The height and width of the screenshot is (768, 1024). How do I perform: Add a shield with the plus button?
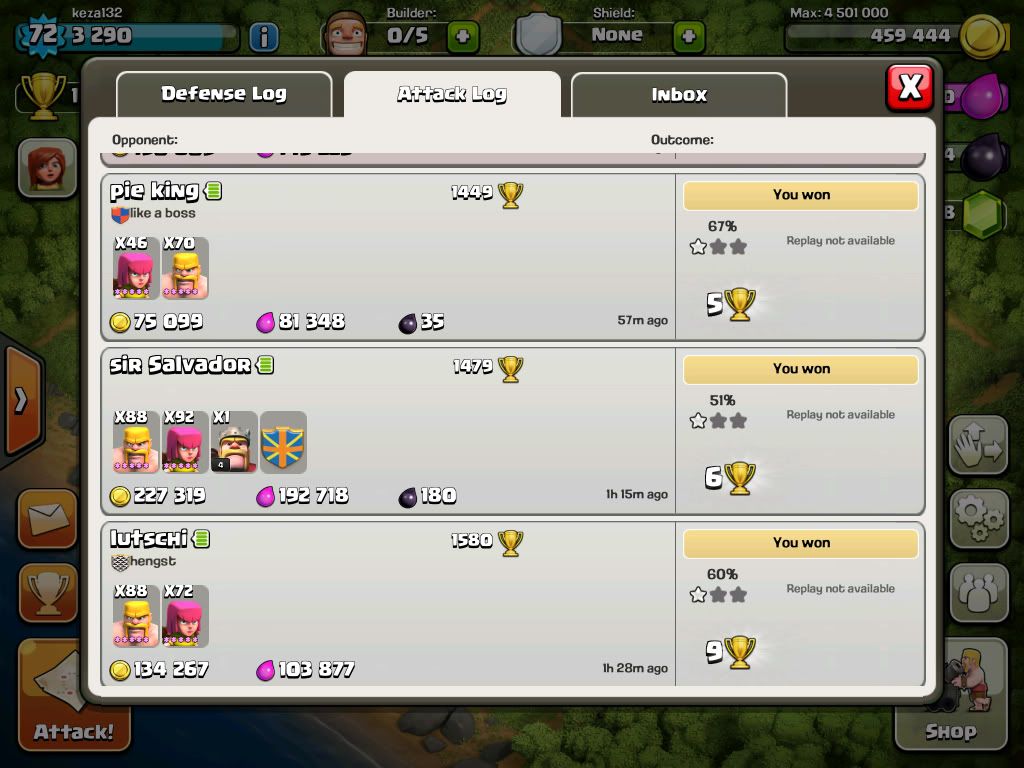pos(689,37)
